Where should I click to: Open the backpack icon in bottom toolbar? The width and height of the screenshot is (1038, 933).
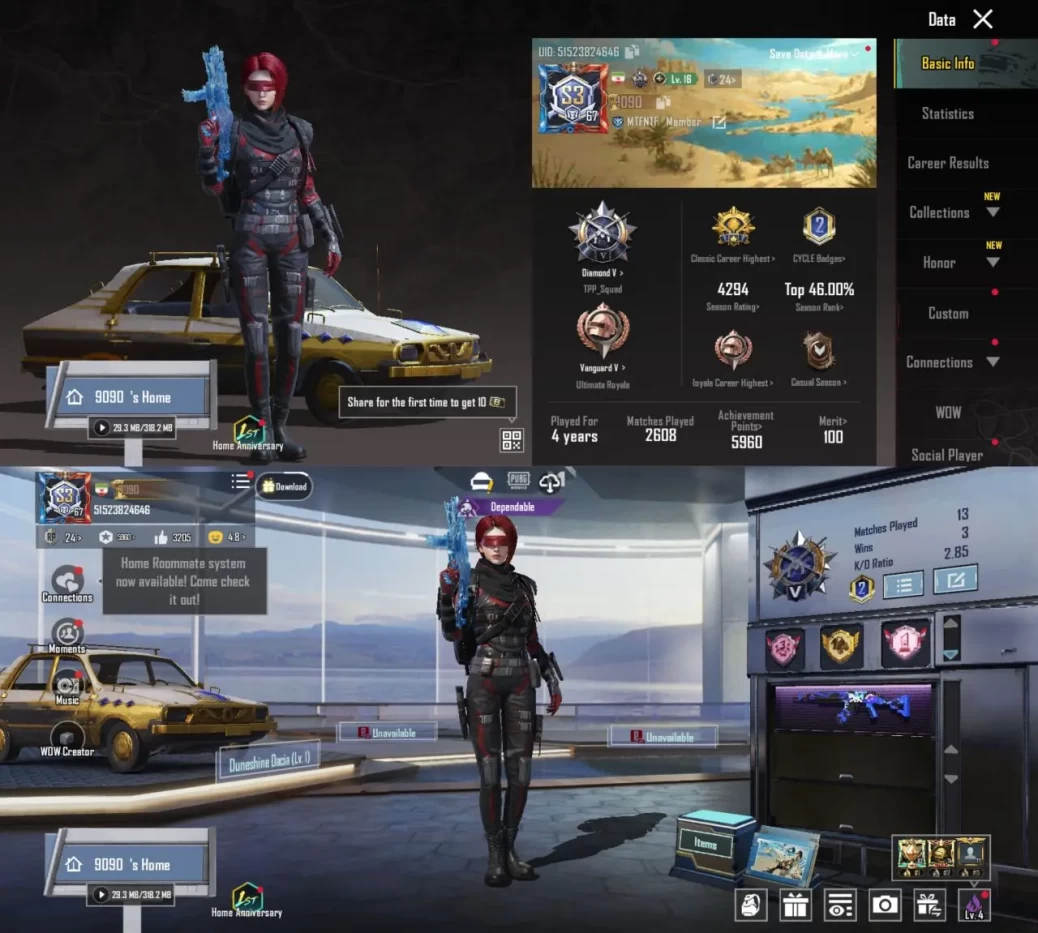coord(750,905)
